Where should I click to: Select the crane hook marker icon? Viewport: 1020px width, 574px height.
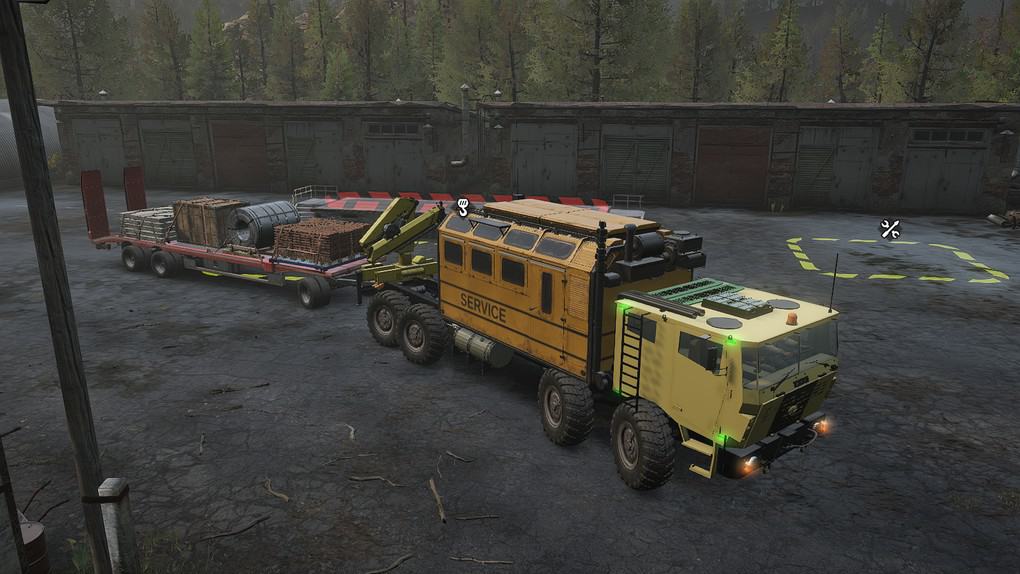pyautogui.click(x=463, y=208)
